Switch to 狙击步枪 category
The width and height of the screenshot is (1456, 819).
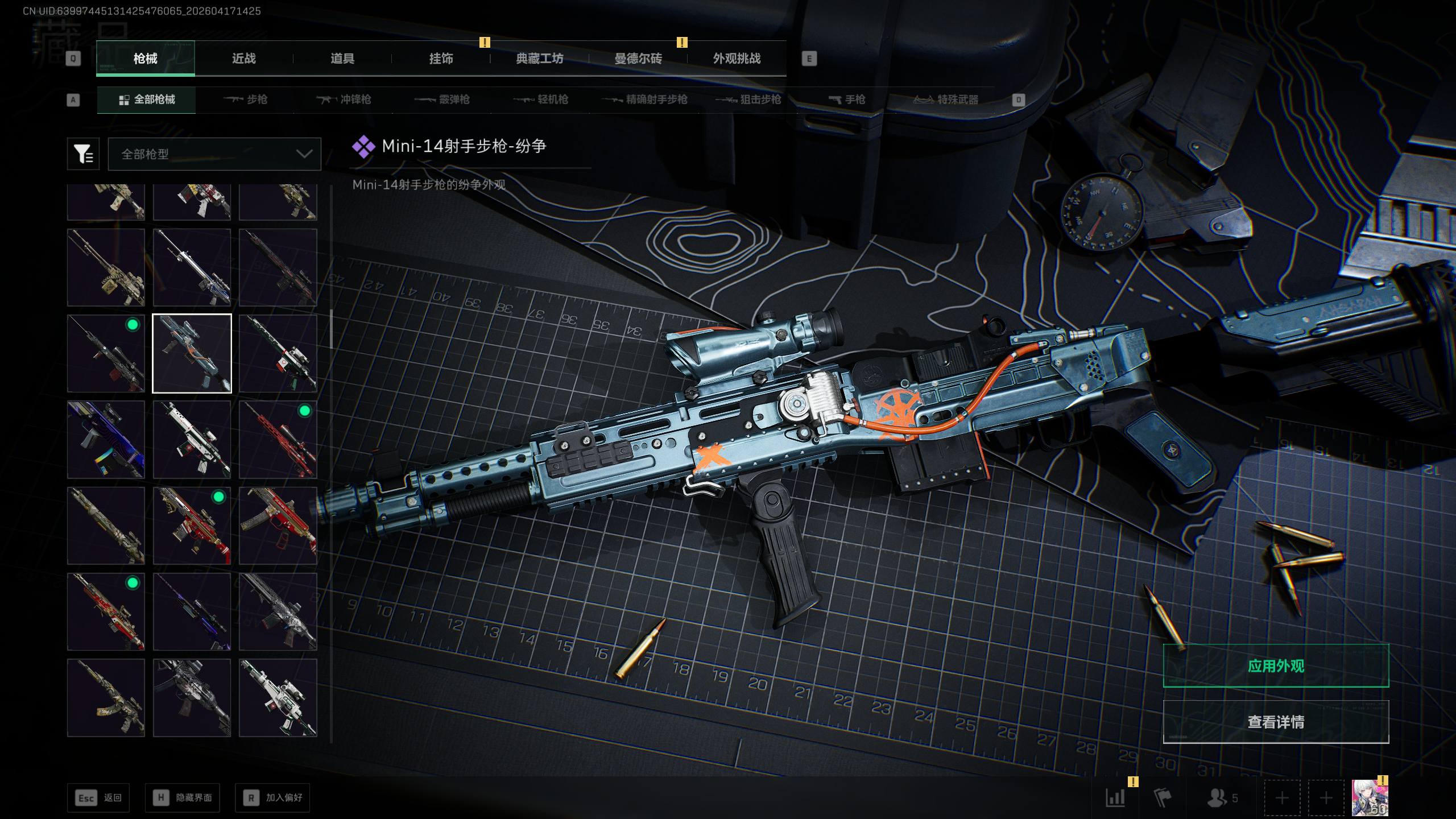tap(748, 100)
